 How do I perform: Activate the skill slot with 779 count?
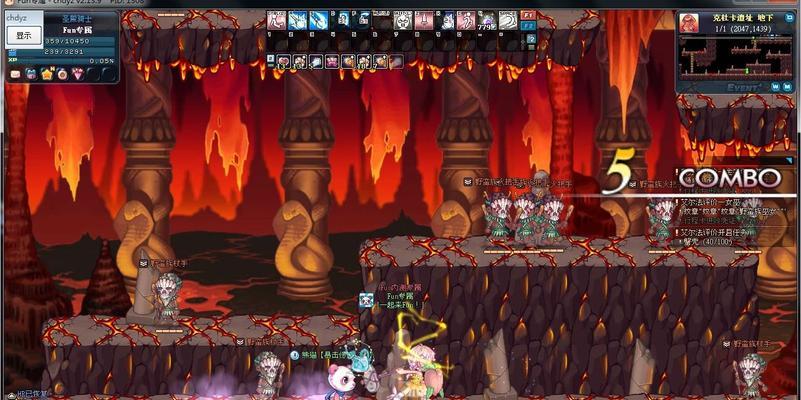pyautogui.click(x=487, y=20)
